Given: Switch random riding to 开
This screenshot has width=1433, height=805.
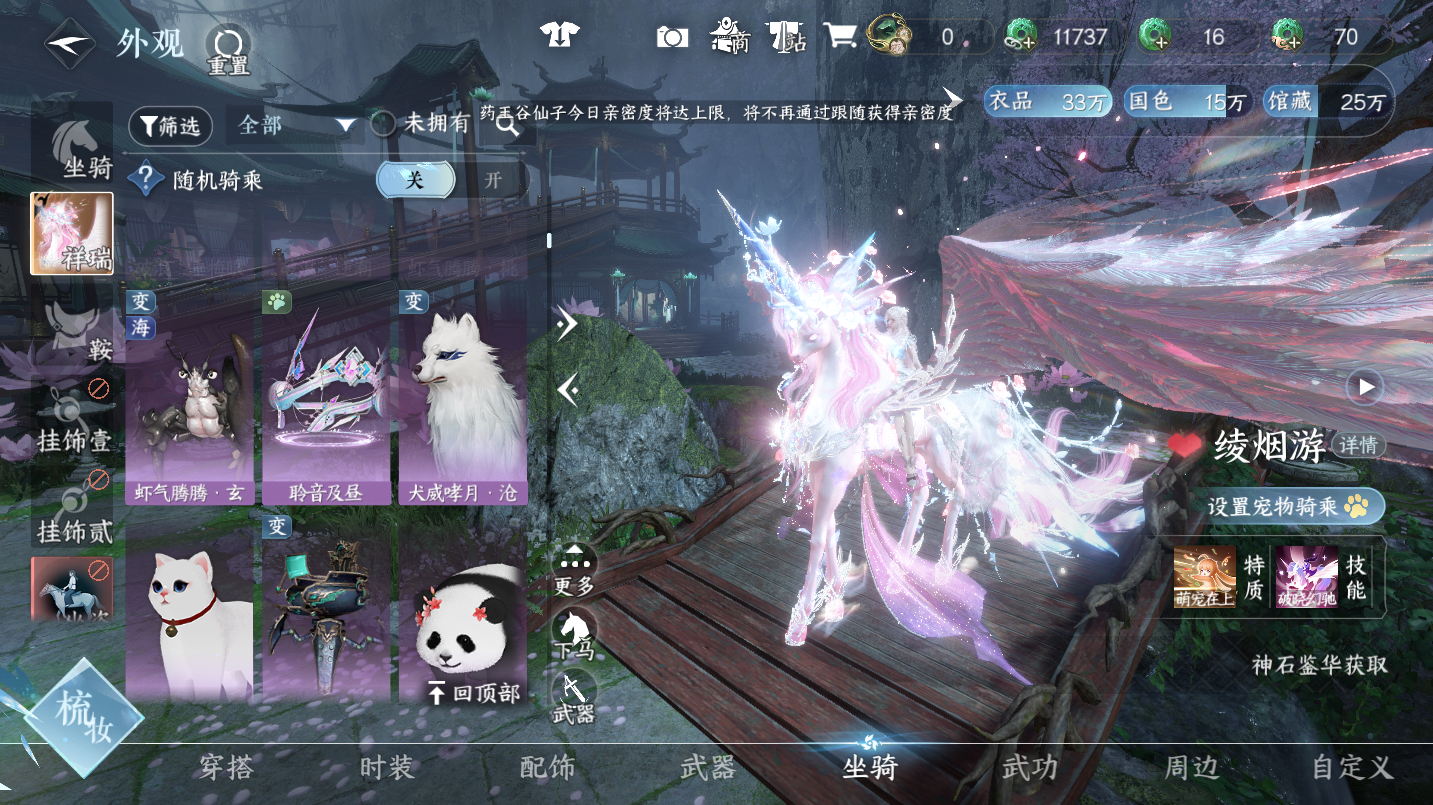Looking at the screenshot, I should point(493,180).
